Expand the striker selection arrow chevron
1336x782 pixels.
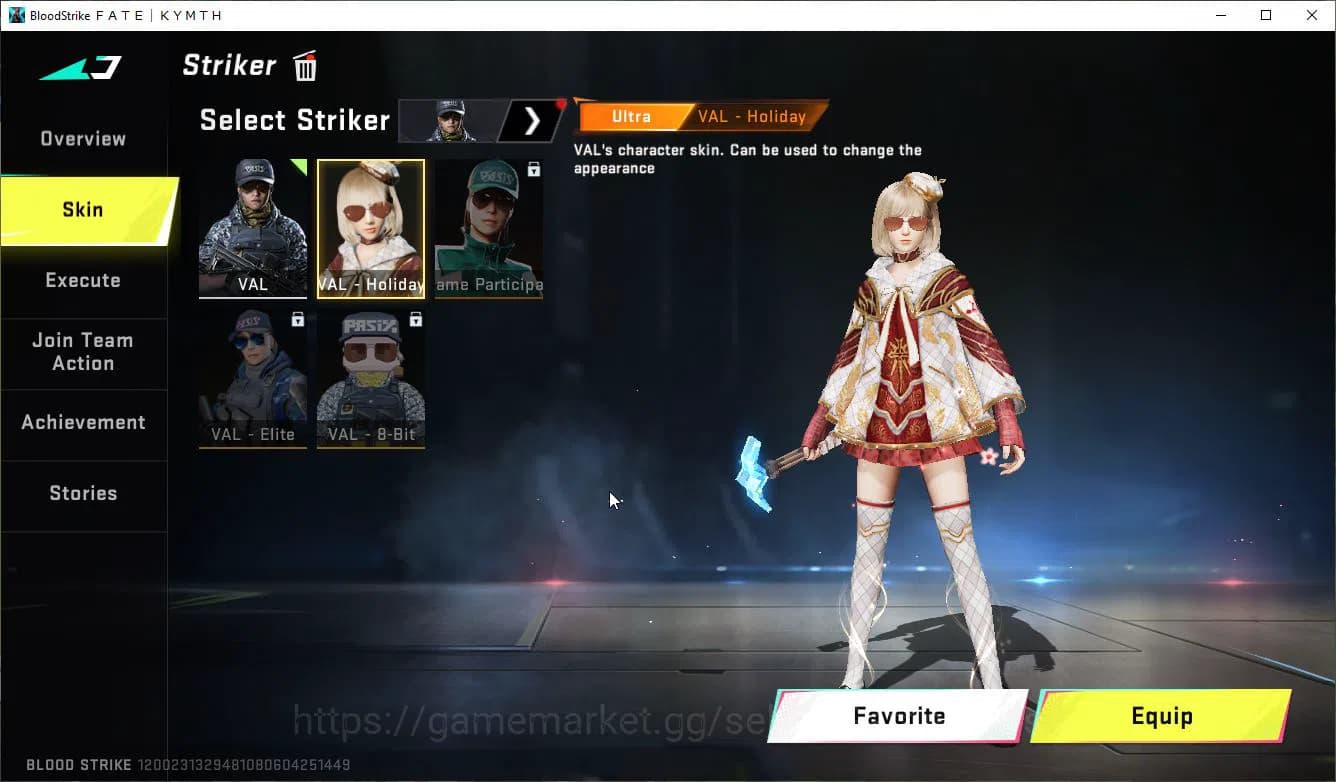point(533,120)
